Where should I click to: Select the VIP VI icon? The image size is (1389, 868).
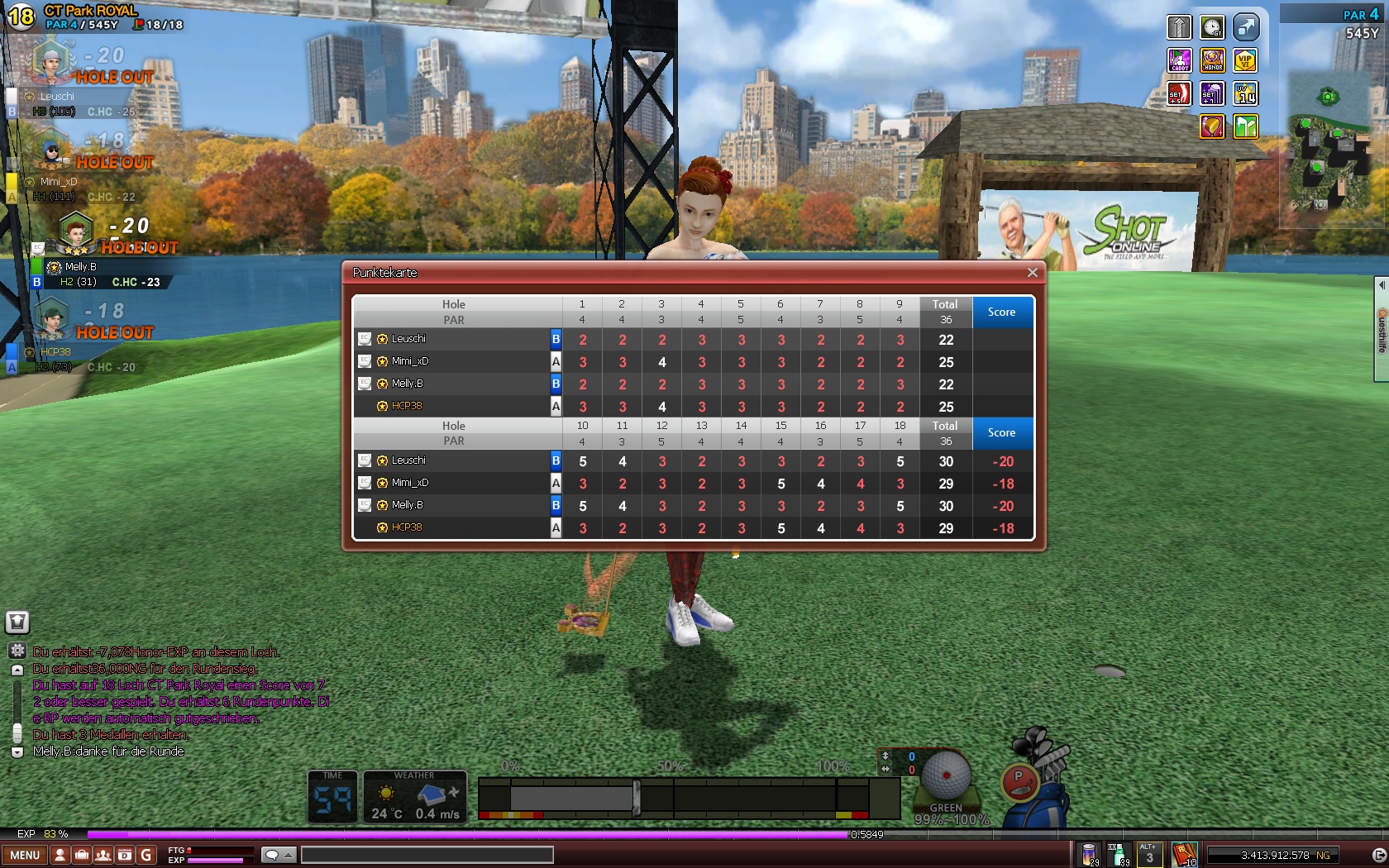coord(1245,60)
